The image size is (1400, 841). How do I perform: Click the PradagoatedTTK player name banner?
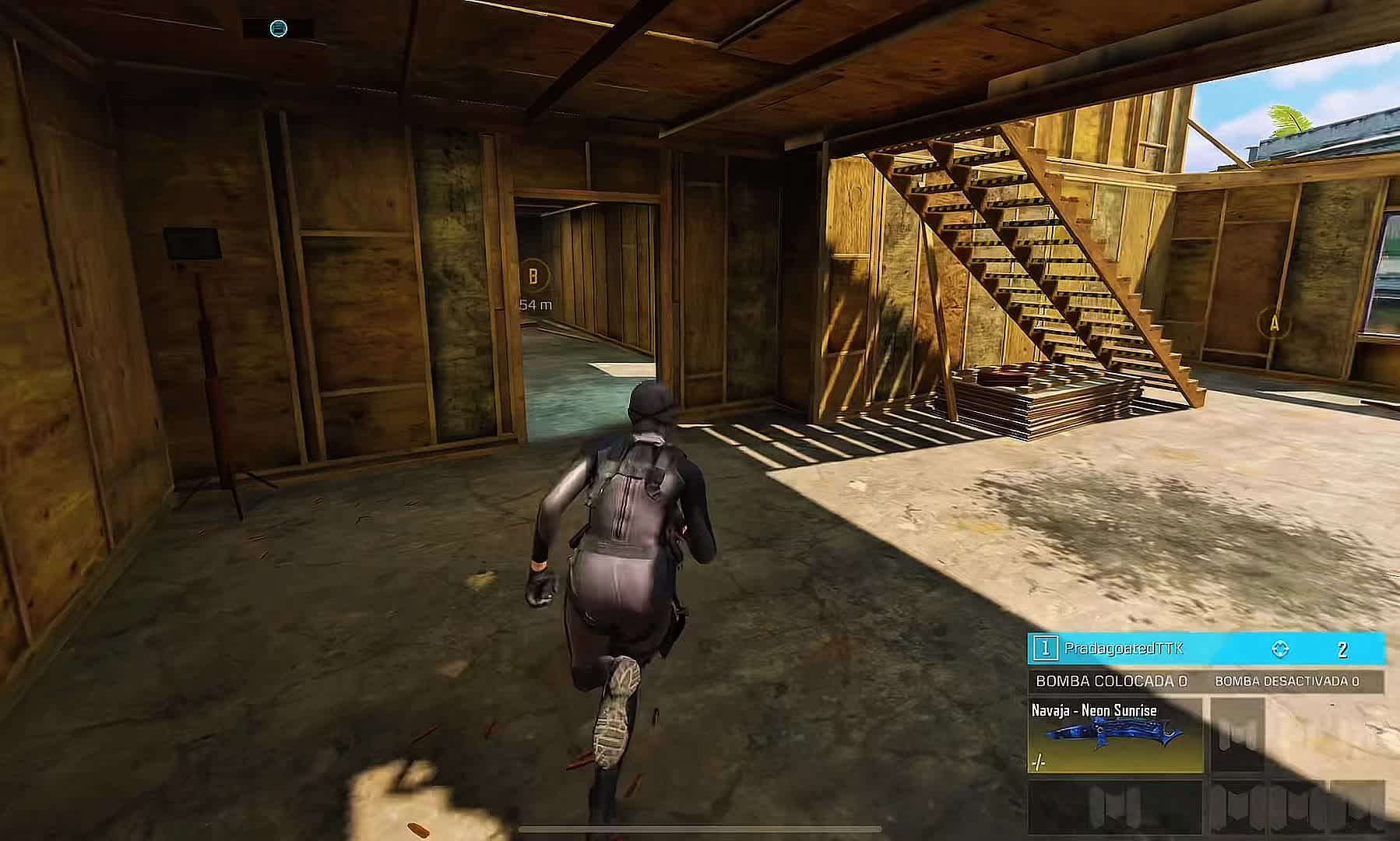pos(1123,648)
